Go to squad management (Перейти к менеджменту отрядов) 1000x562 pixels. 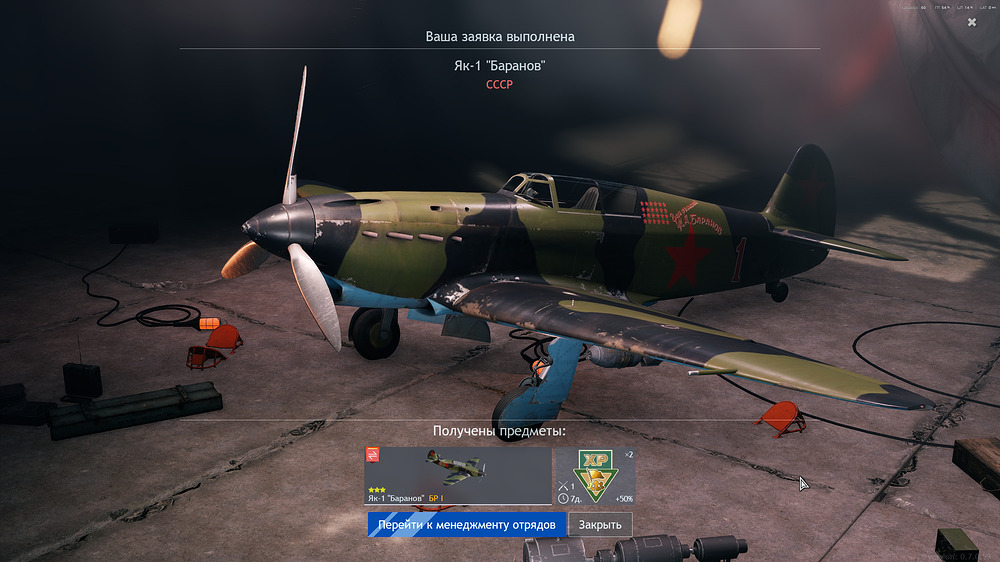point(466,524)
